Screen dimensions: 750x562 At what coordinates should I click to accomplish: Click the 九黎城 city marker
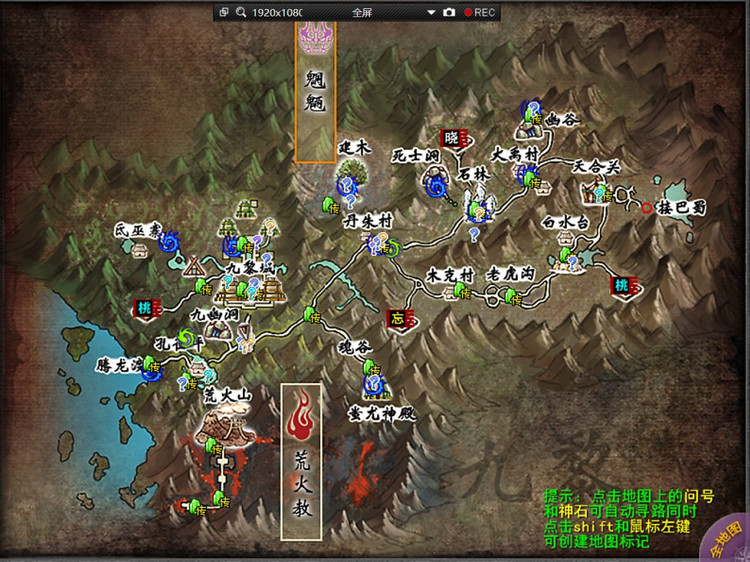click(x=250, y=288)
